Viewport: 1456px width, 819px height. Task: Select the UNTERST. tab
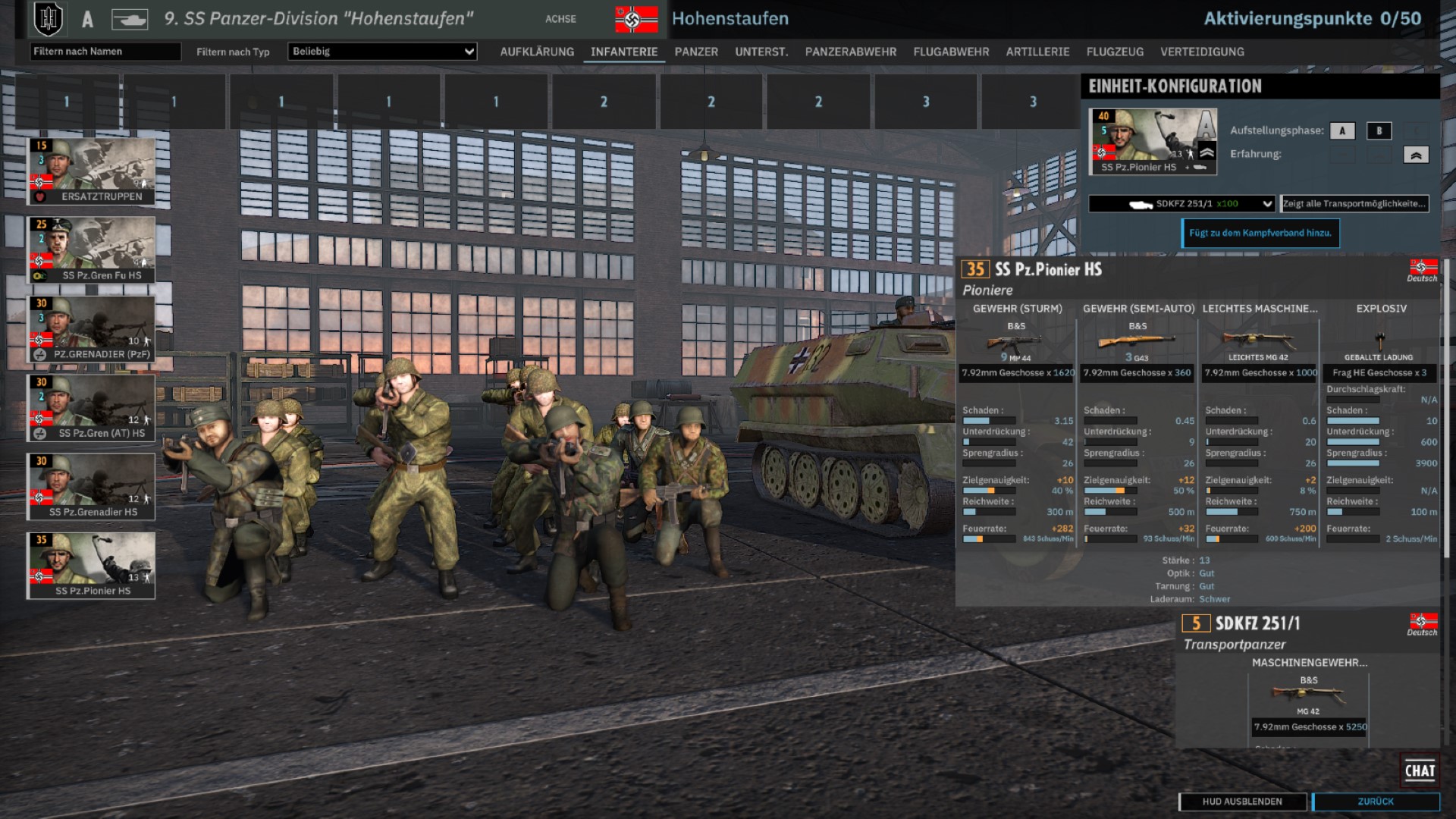pyautogui.click(x=761, y=52)
